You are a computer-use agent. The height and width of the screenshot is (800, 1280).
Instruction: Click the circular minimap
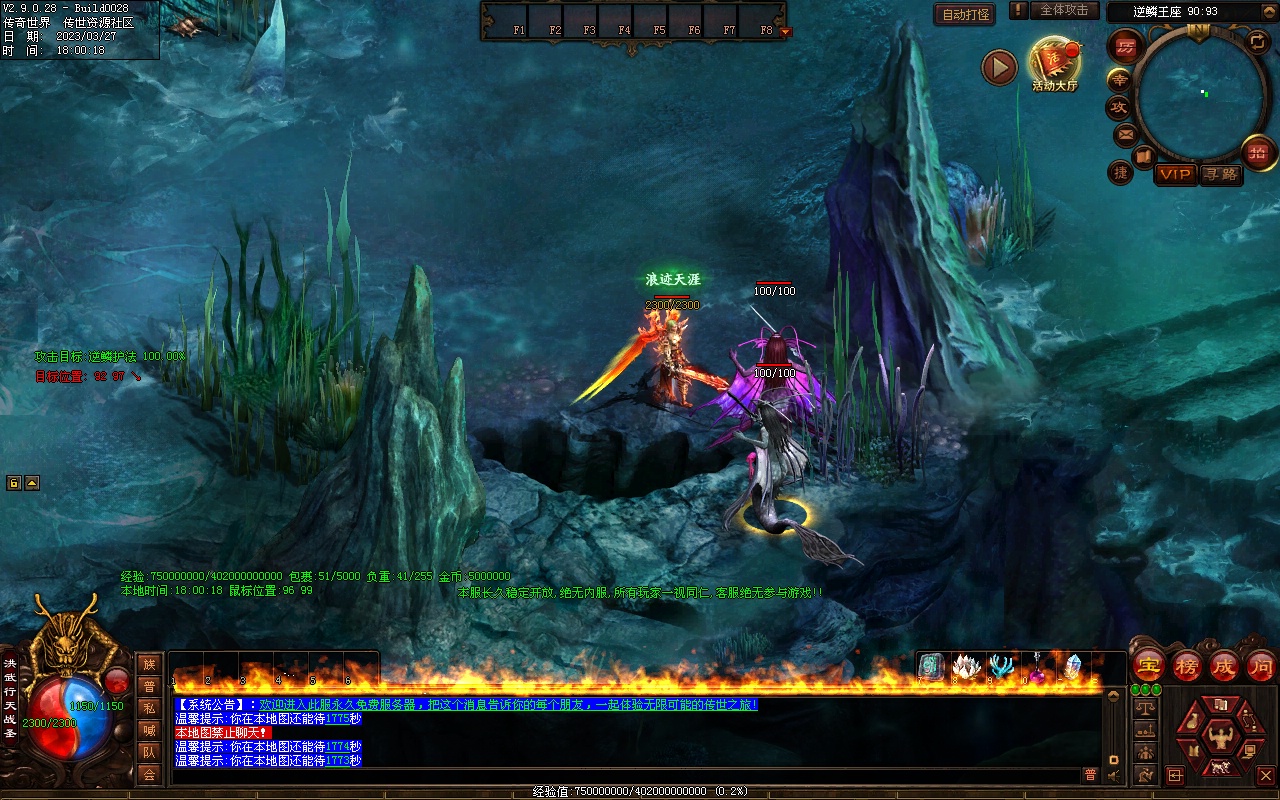pyautogui.click(x=1197, y=93)
